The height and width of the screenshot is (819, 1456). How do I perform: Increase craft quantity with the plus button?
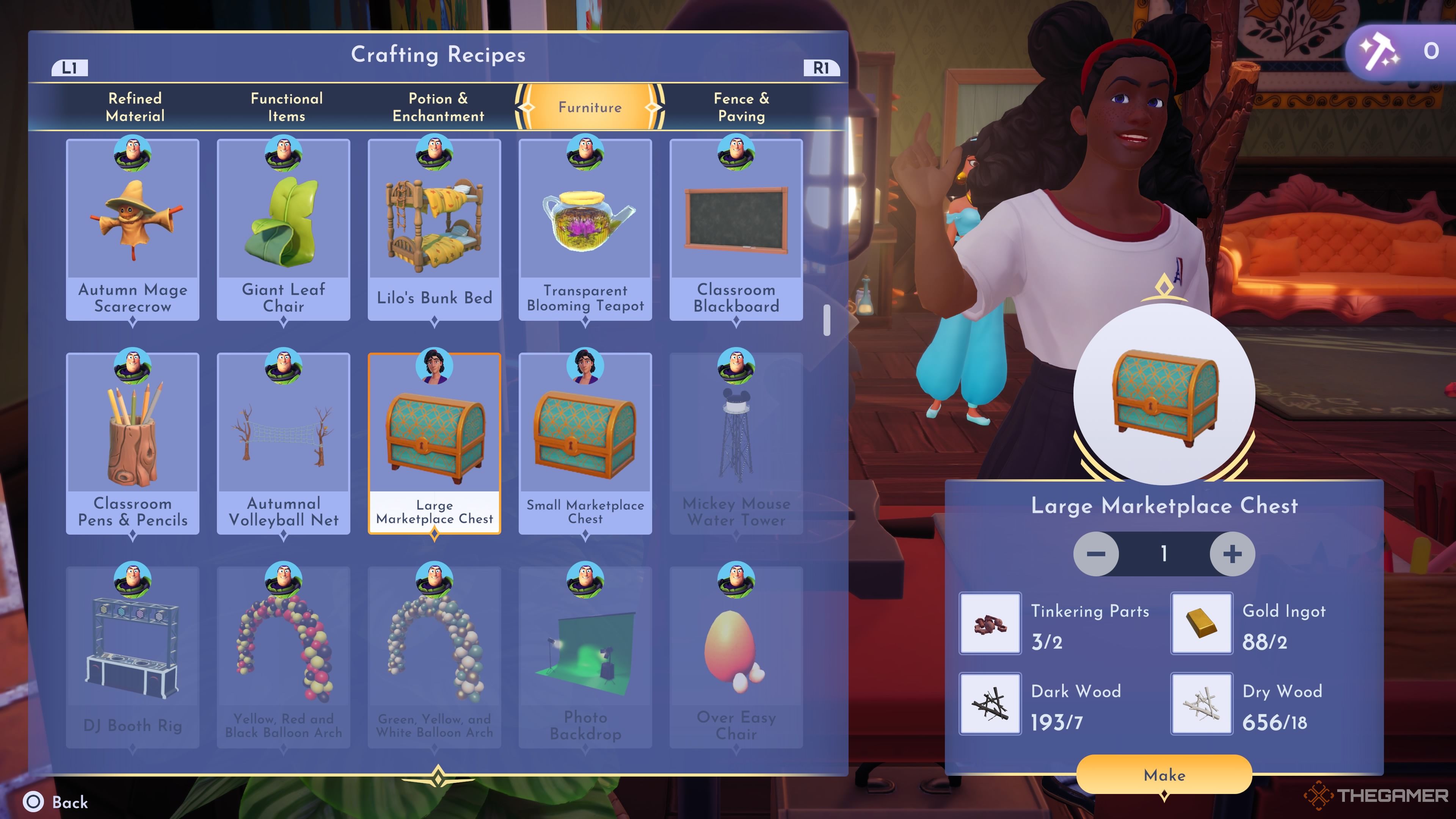click(1232, 553)
